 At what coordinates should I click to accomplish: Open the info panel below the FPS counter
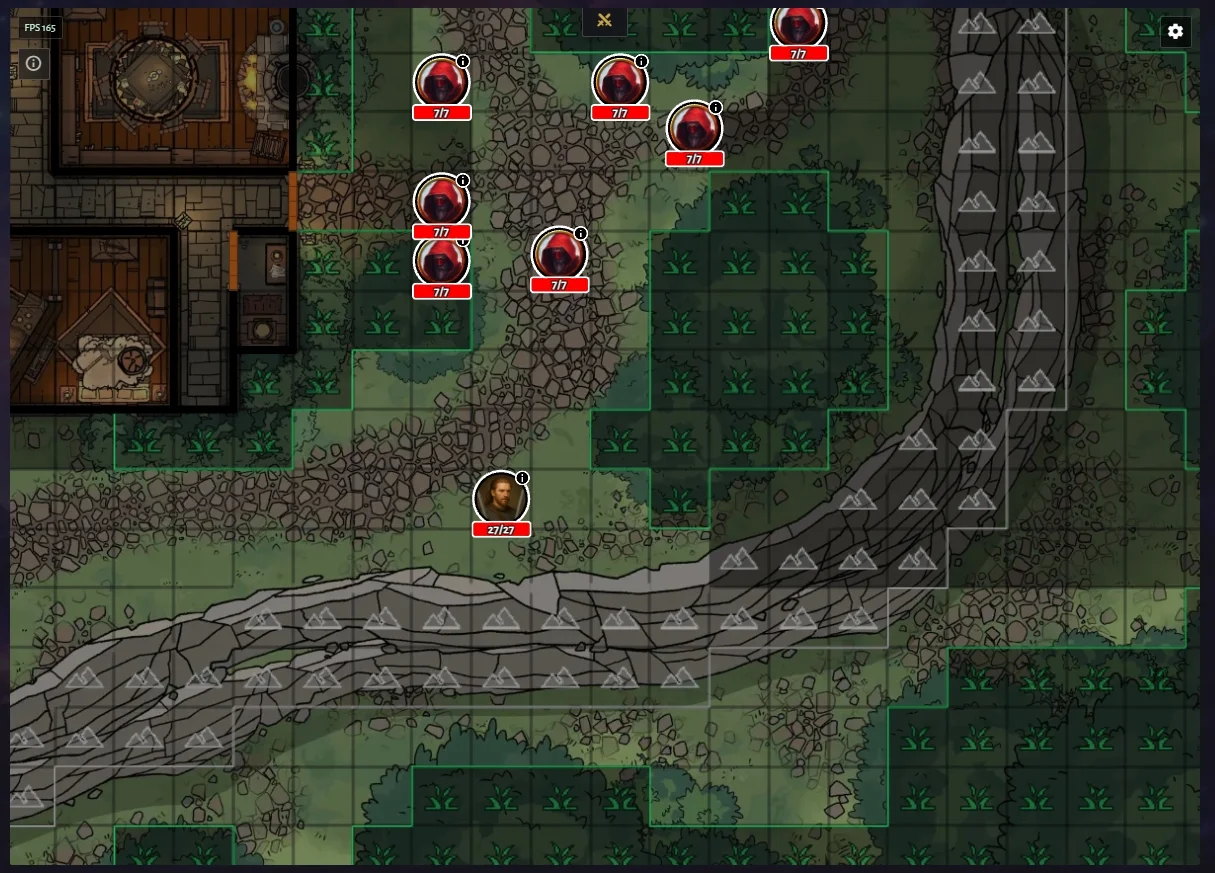(33, 63)
